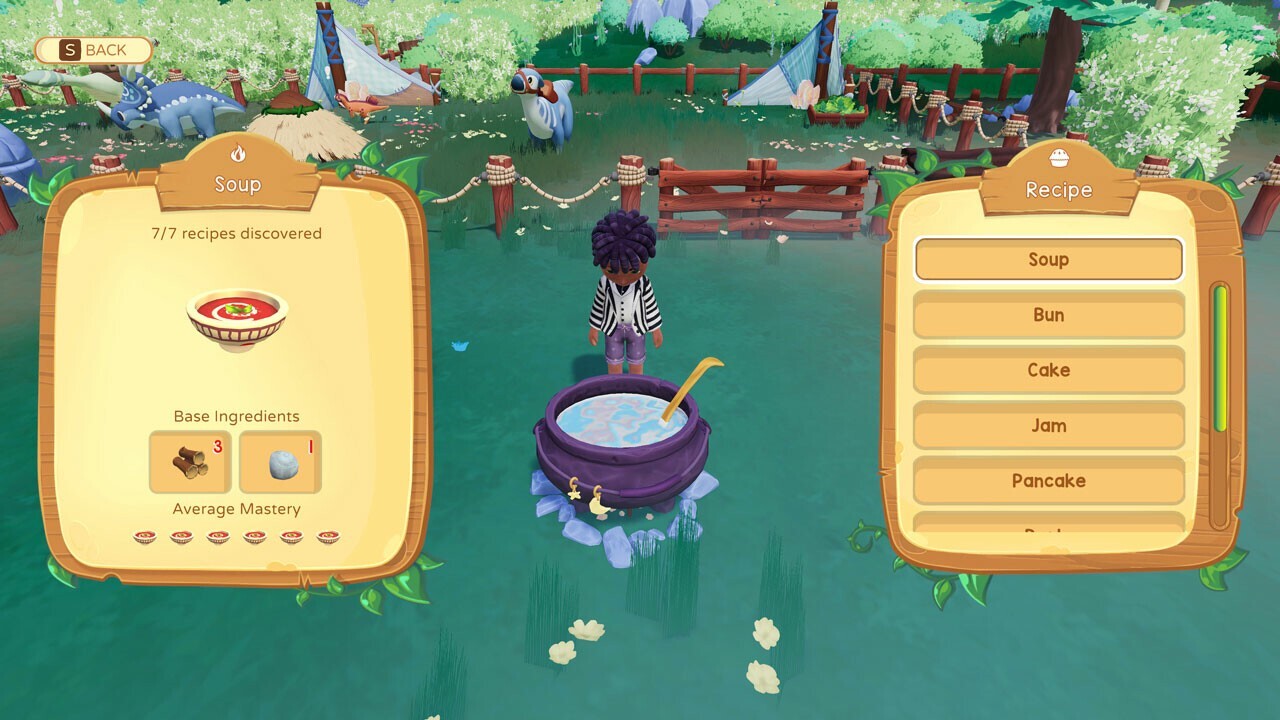This screenshot has width=1280, height=720.
Task: Click the last mastery soup bowl icon
Action: [329, 537]
